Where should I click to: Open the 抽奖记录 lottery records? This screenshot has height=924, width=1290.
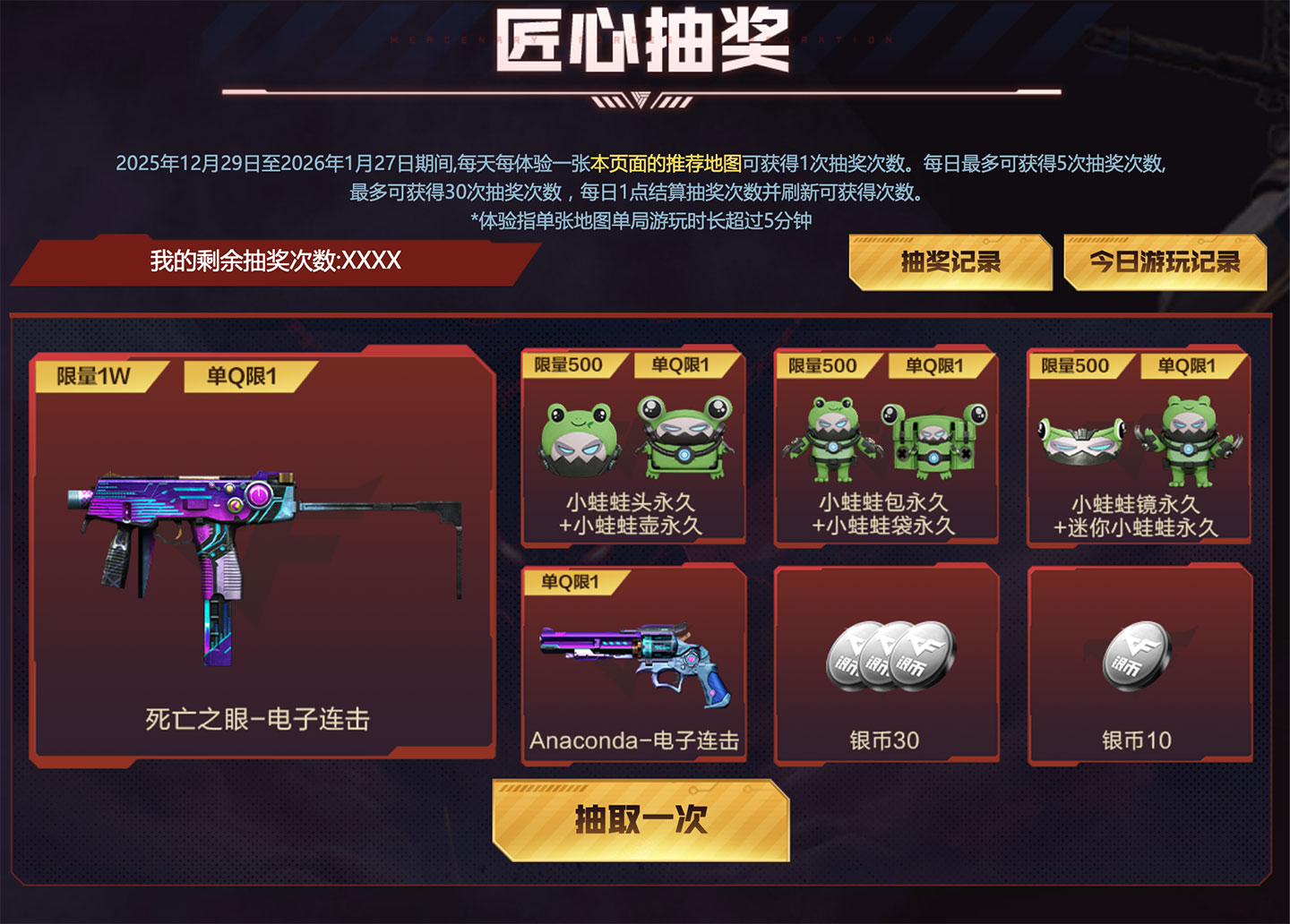pos(950,263)
